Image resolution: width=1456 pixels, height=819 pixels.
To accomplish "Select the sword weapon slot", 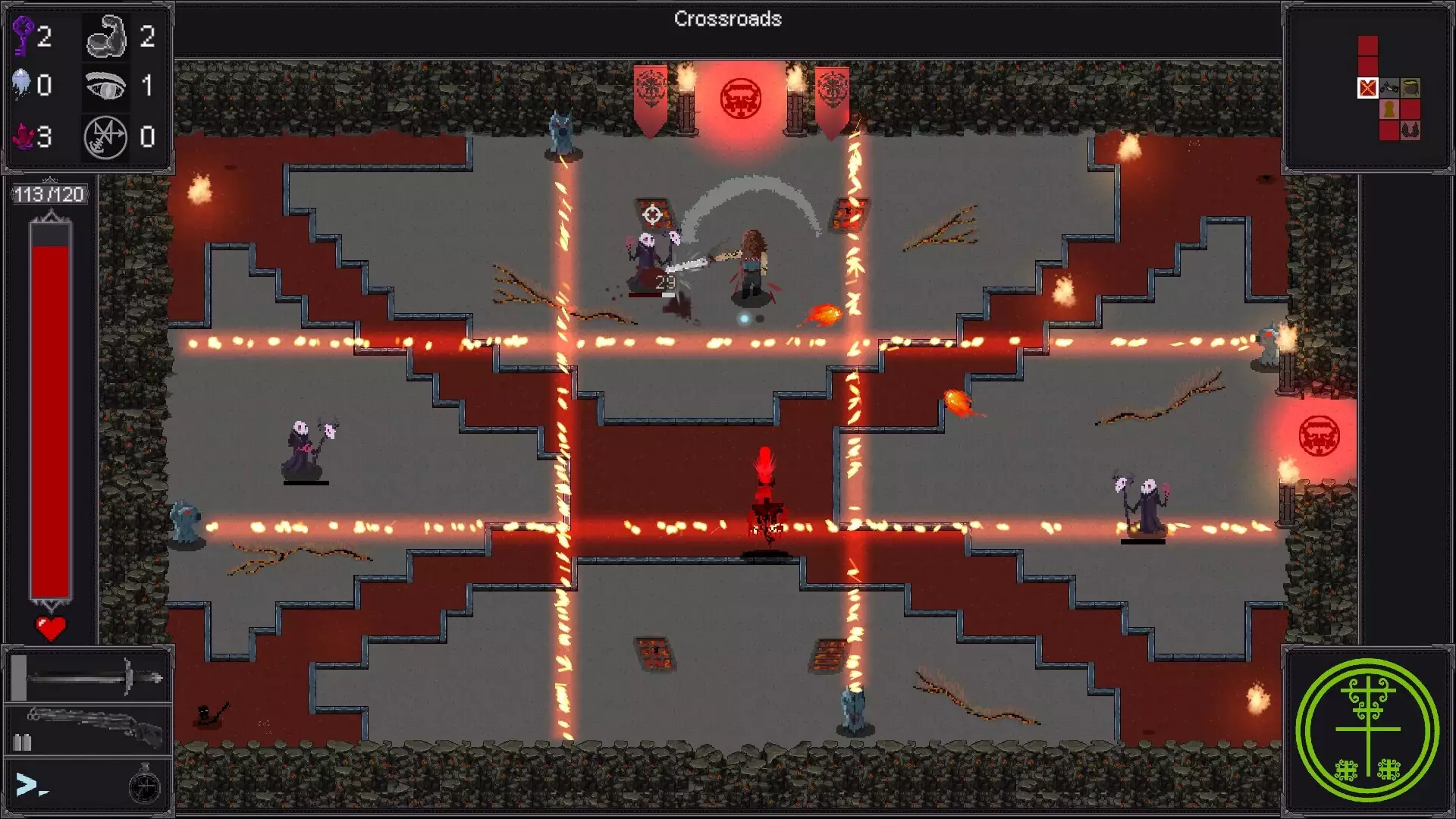I will [89, 676].
